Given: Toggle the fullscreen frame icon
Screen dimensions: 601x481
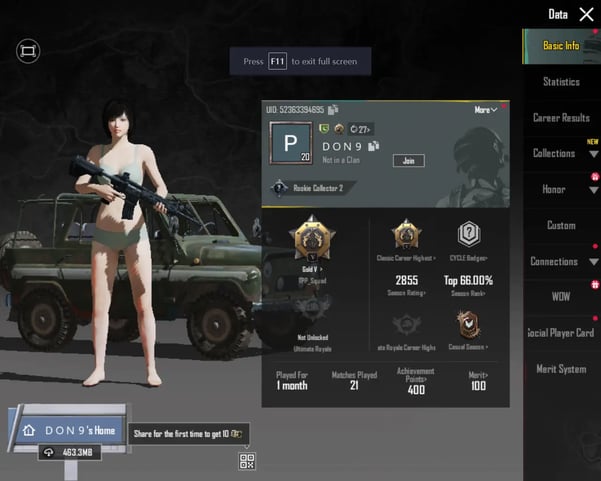Looking at the screenshot, I should click(28, 50).
